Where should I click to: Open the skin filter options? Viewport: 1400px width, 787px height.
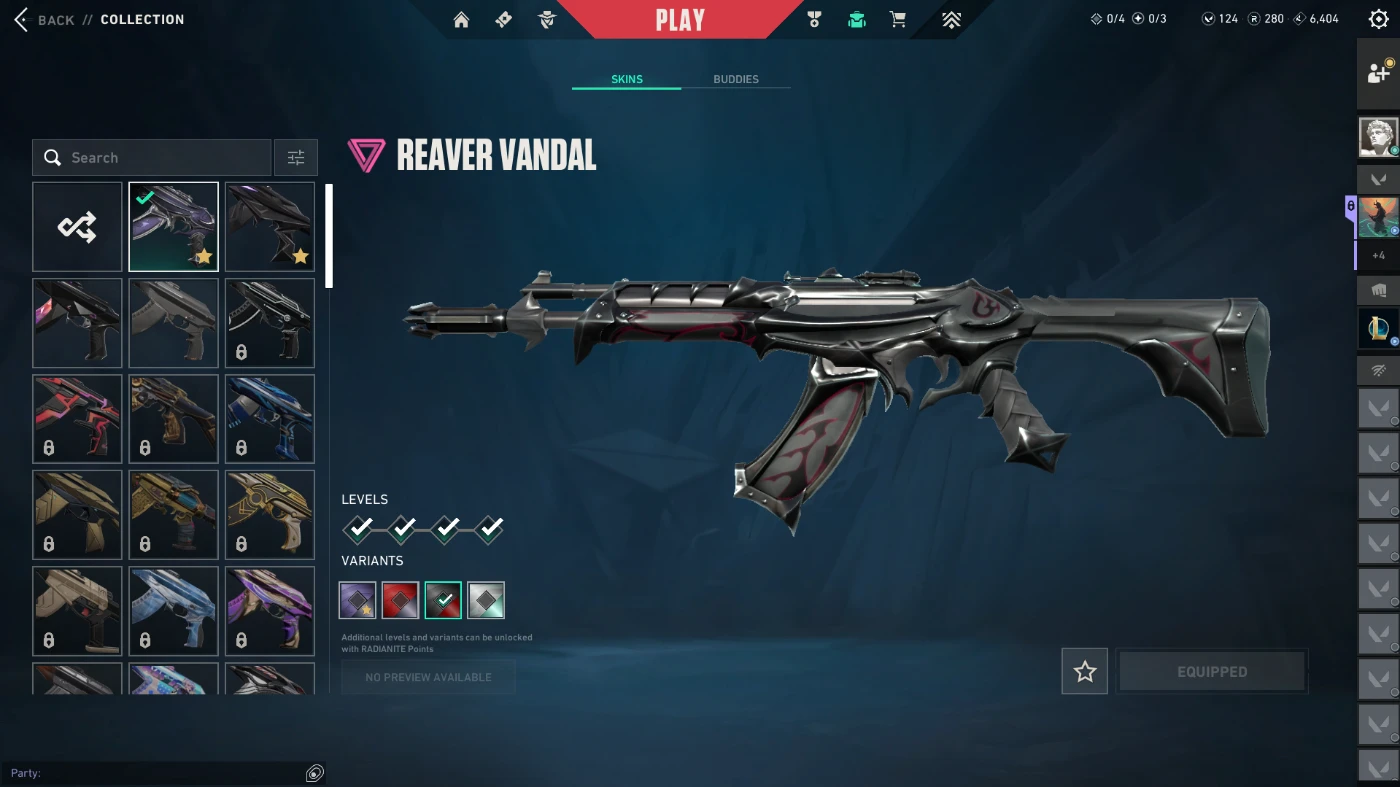[296, 158]
